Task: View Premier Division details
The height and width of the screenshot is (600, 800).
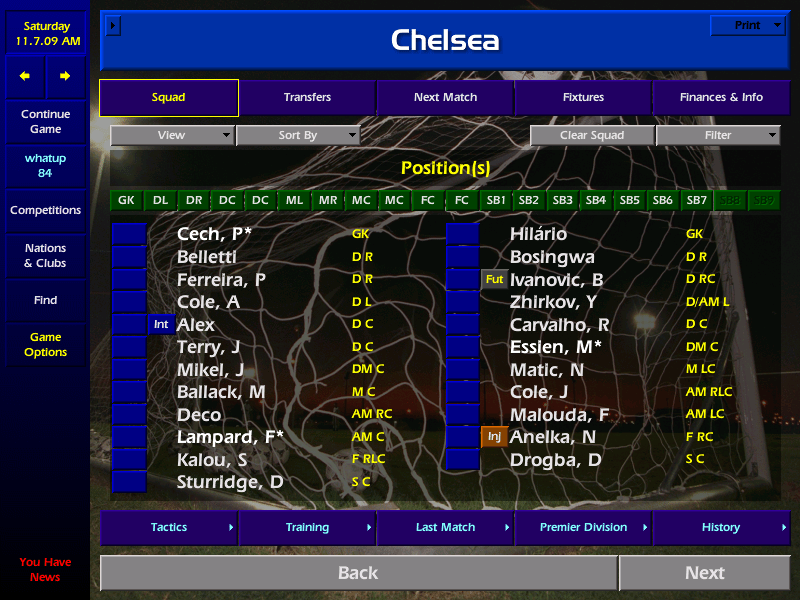Action: (583, 528)
